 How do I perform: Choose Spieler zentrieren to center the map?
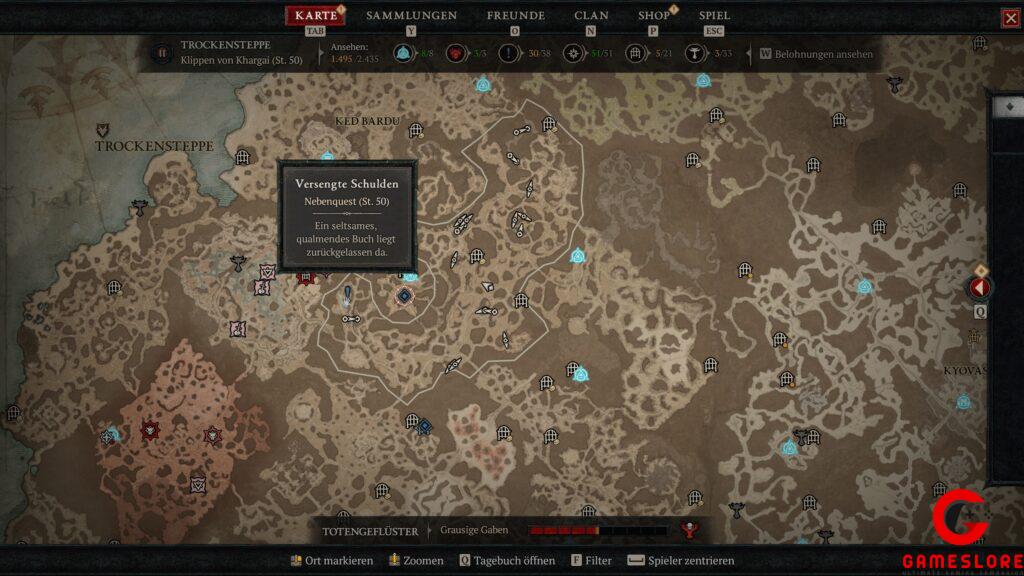(x=680, y=561)
